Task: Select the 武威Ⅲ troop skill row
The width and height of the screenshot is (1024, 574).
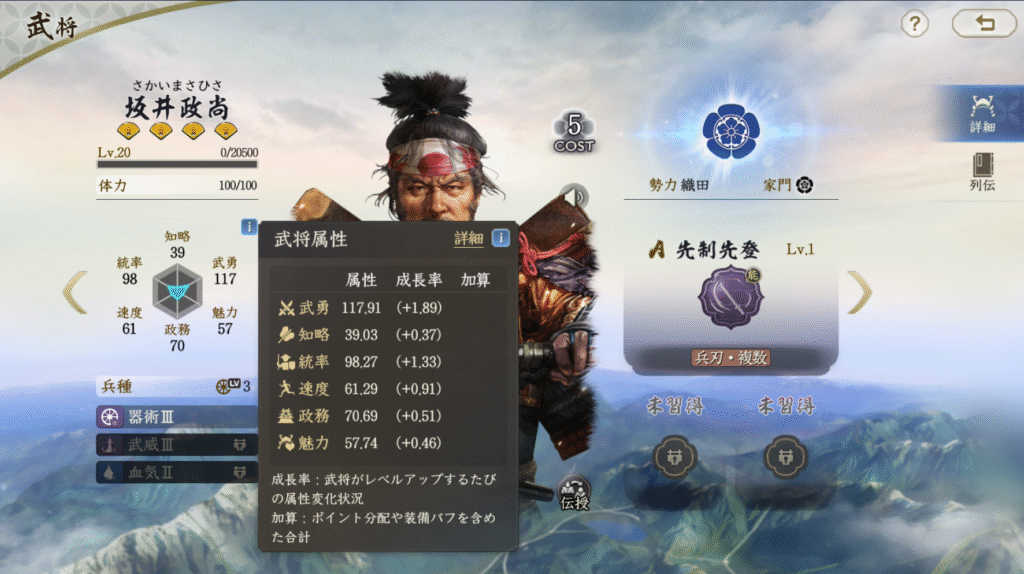Action: [x=176, y=445]
